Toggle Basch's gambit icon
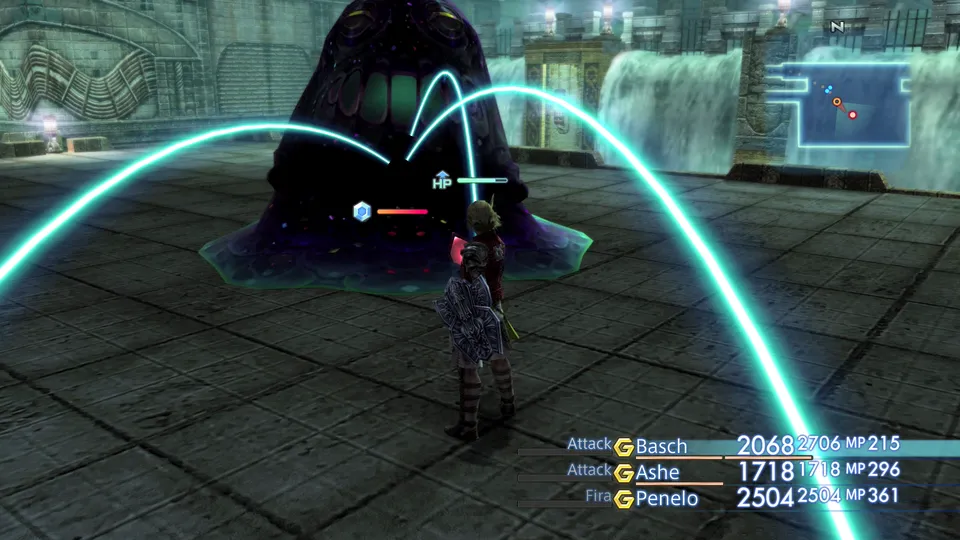Screen dimensions: 960x540 (625, 446)
